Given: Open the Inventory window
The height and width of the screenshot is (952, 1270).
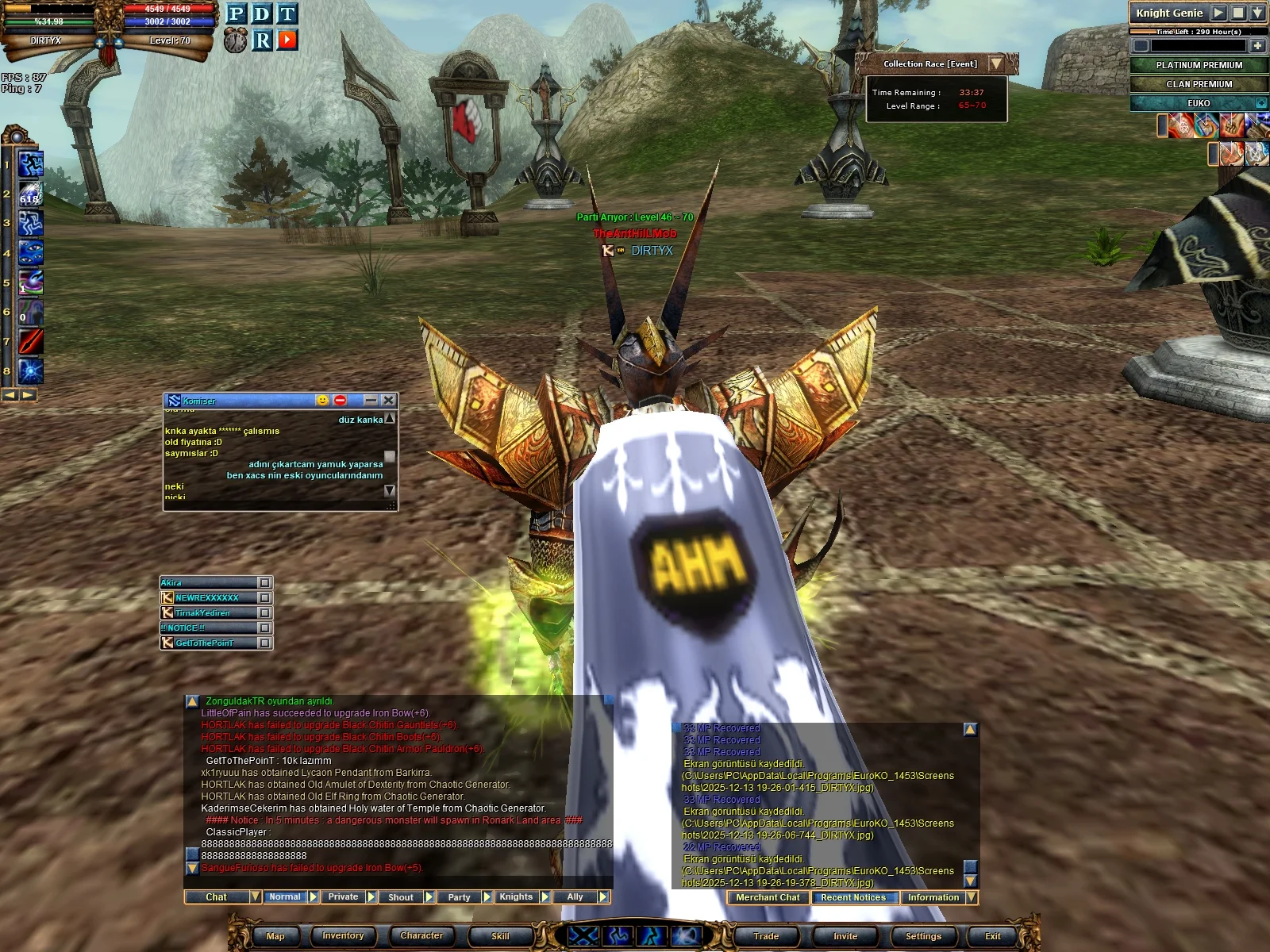Looking at the screenshot, I should (x=343, y=936).
